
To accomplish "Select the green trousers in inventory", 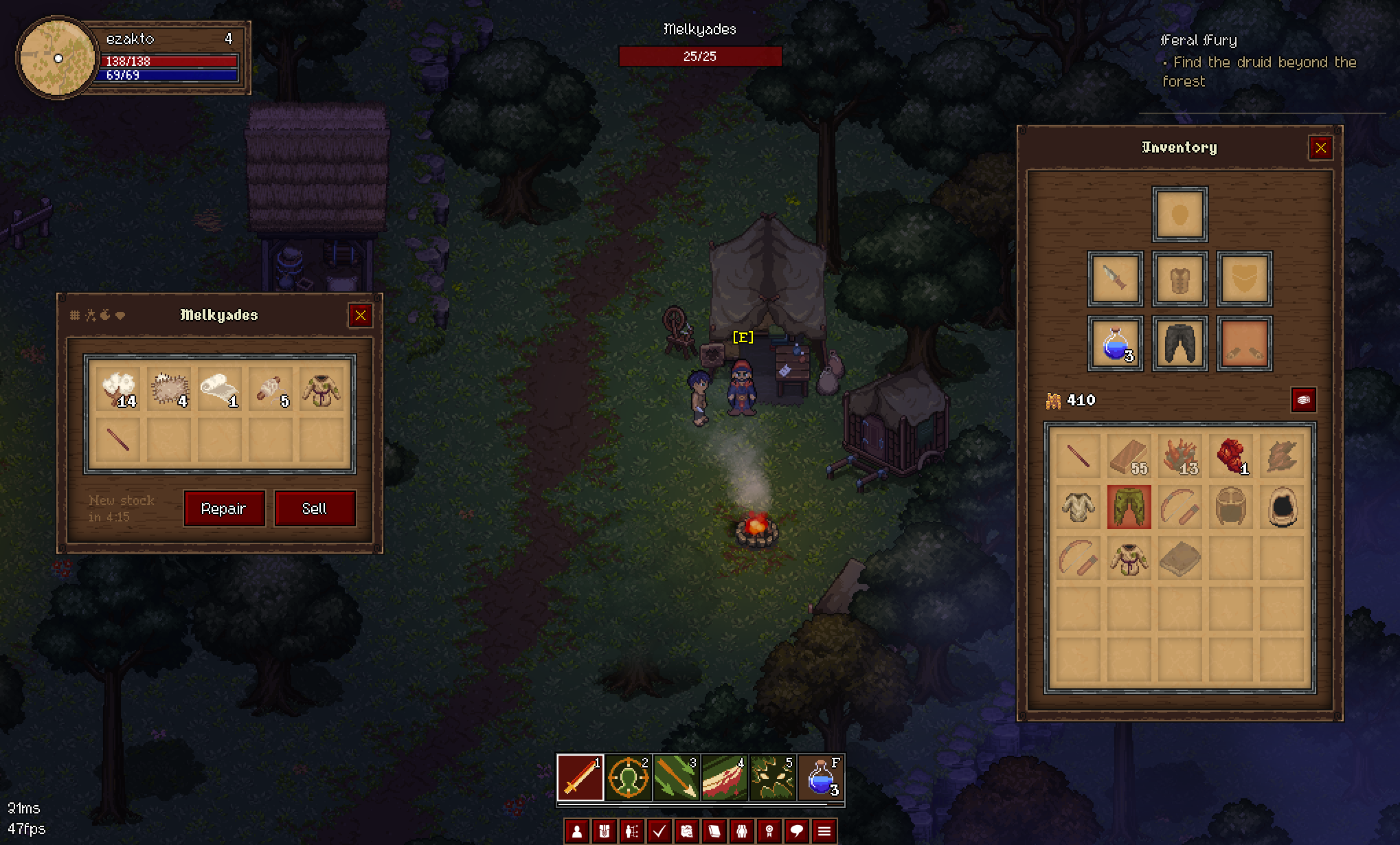I will [1129, 507].
